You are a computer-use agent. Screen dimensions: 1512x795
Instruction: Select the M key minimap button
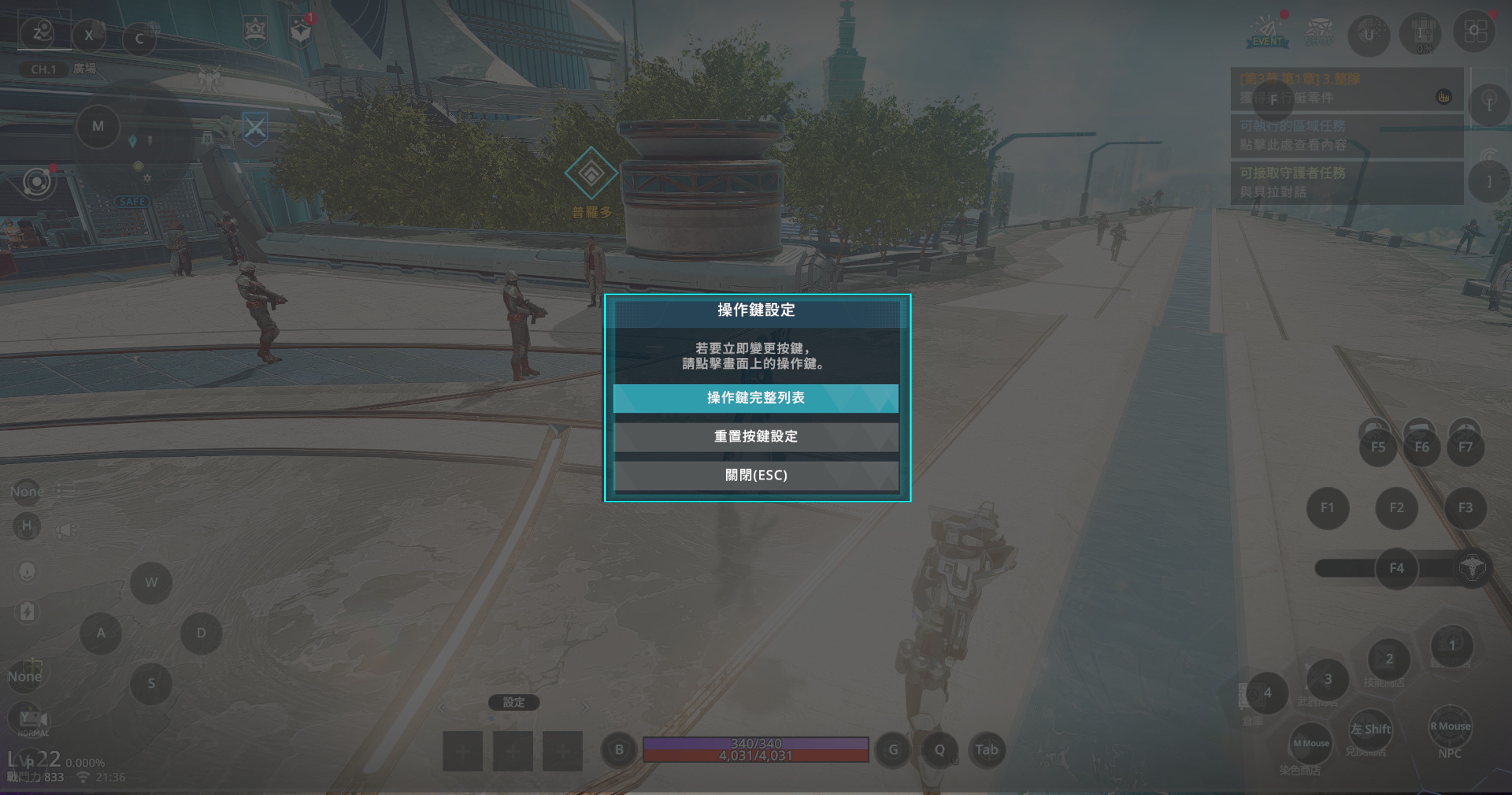point(98,126)
